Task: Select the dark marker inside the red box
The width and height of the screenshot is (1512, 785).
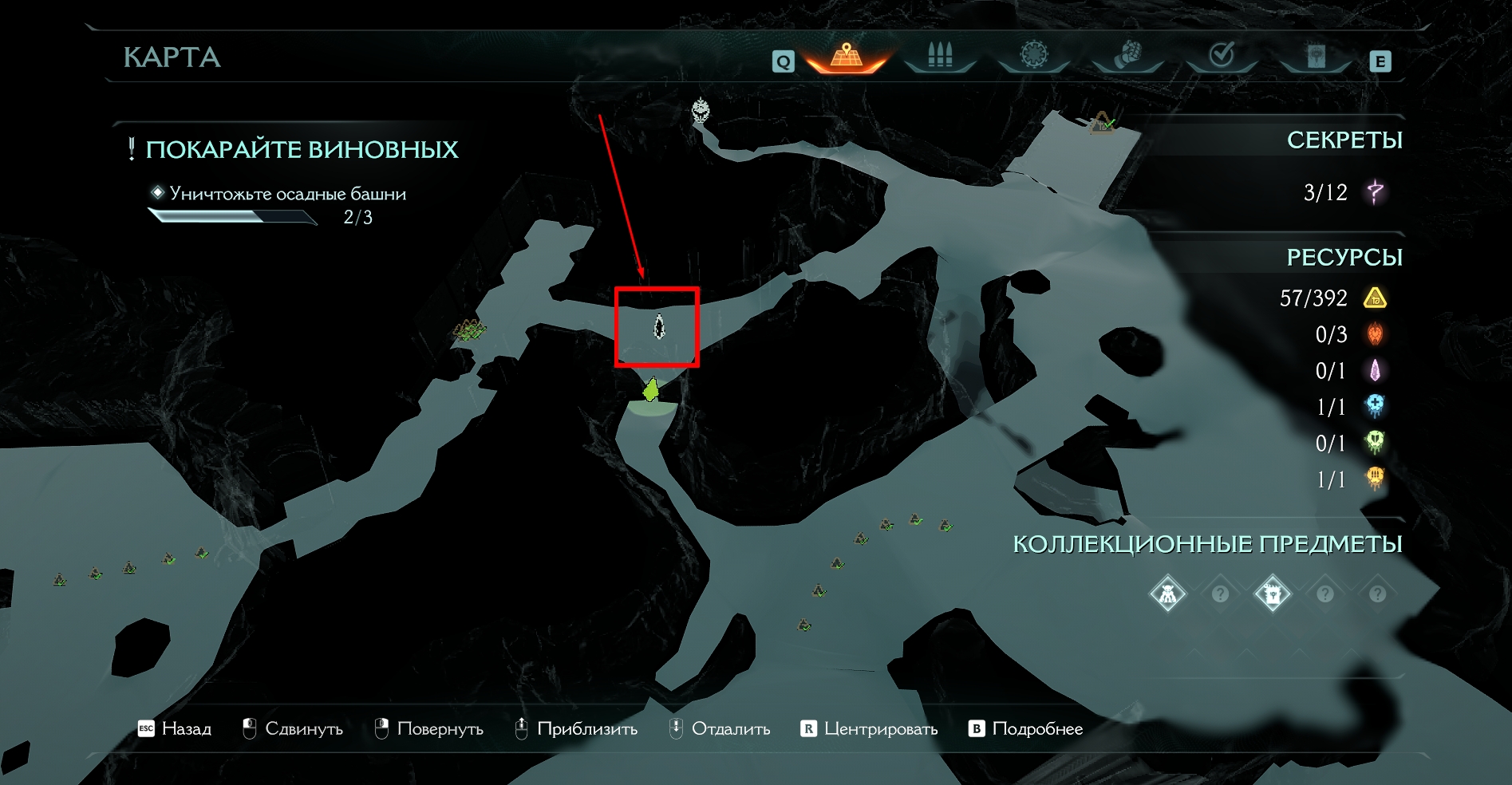Action: (659, 326)
